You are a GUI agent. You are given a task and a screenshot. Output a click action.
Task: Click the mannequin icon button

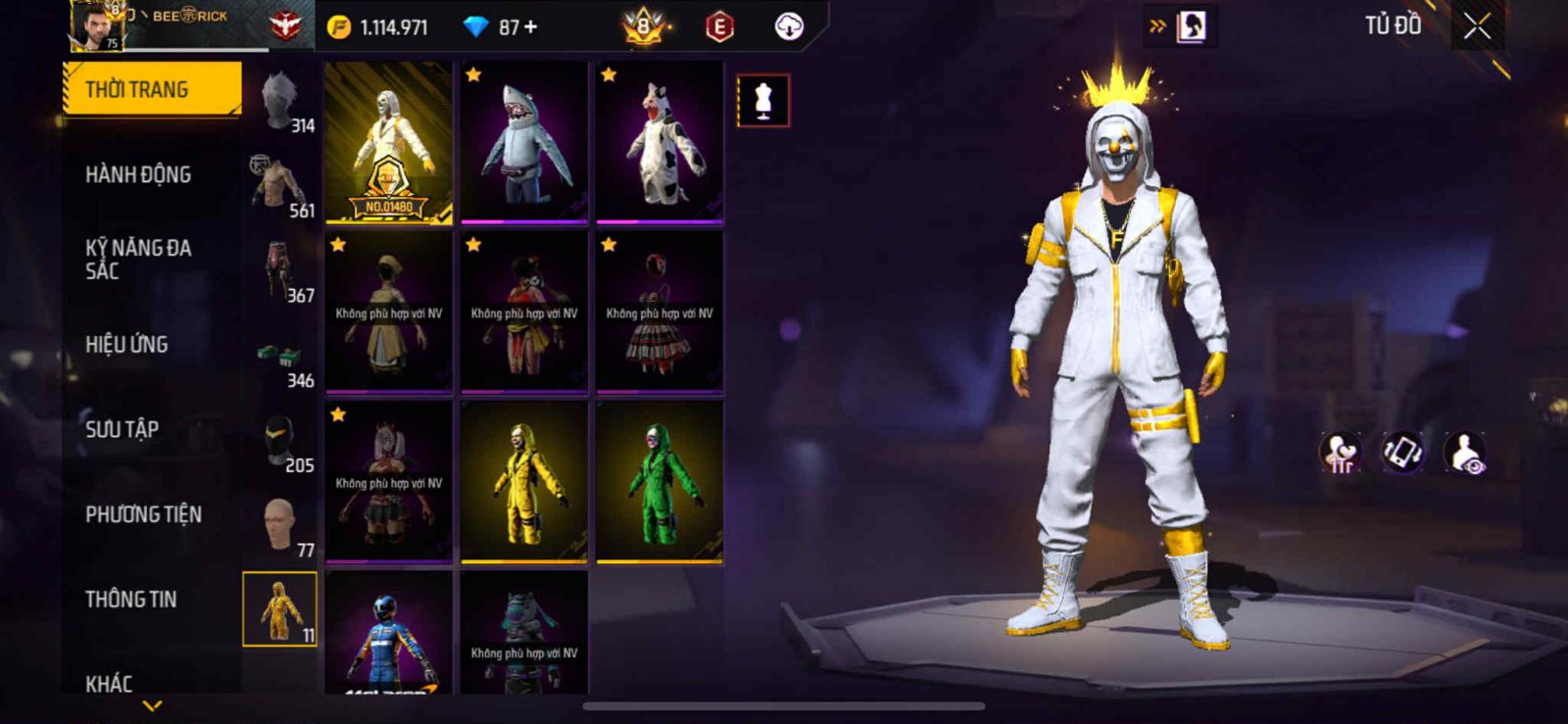pyautogui.click(x=762, y=100)
